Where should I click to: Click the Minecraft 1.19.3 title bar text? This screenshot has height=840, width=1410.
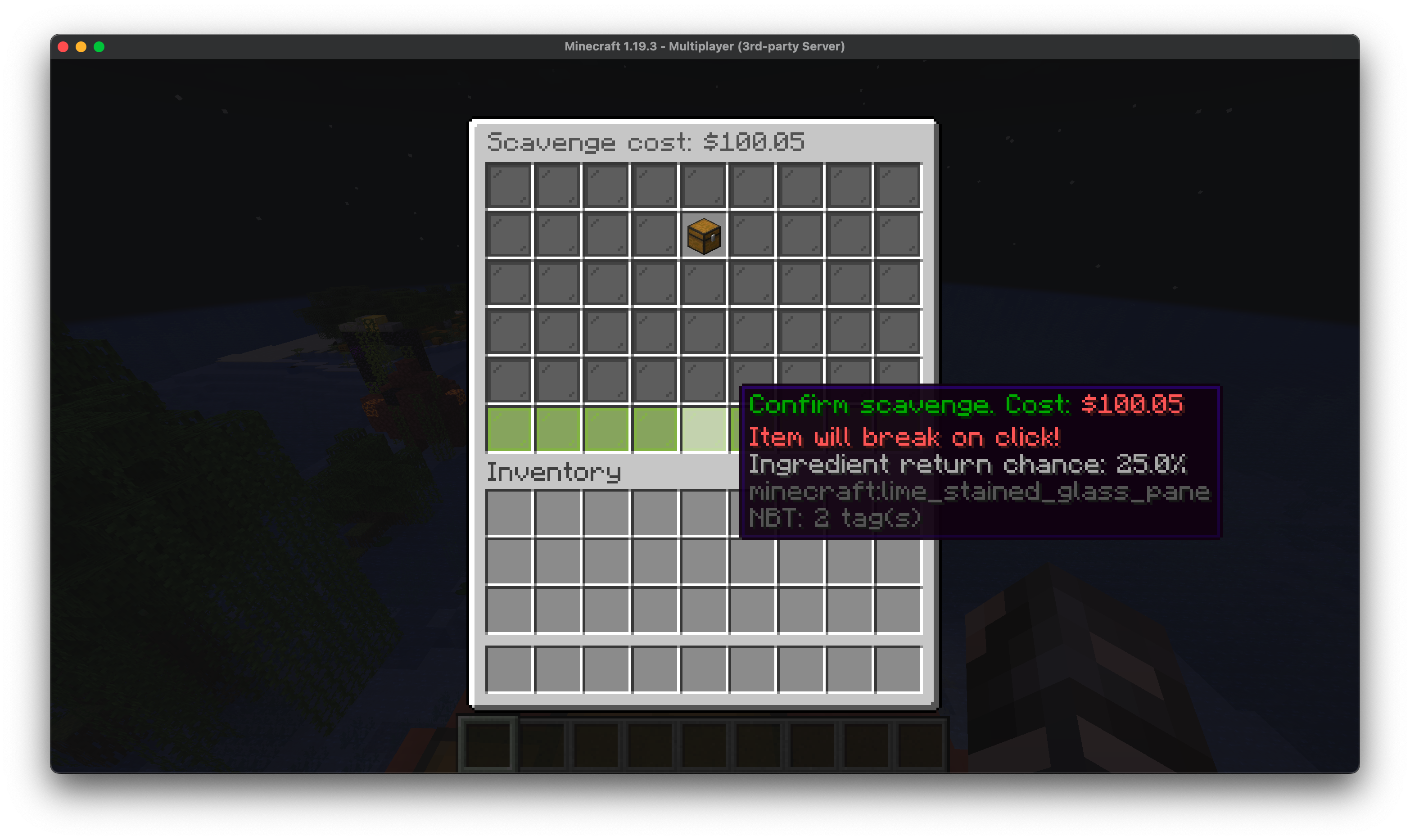click(x=705, y=46)
